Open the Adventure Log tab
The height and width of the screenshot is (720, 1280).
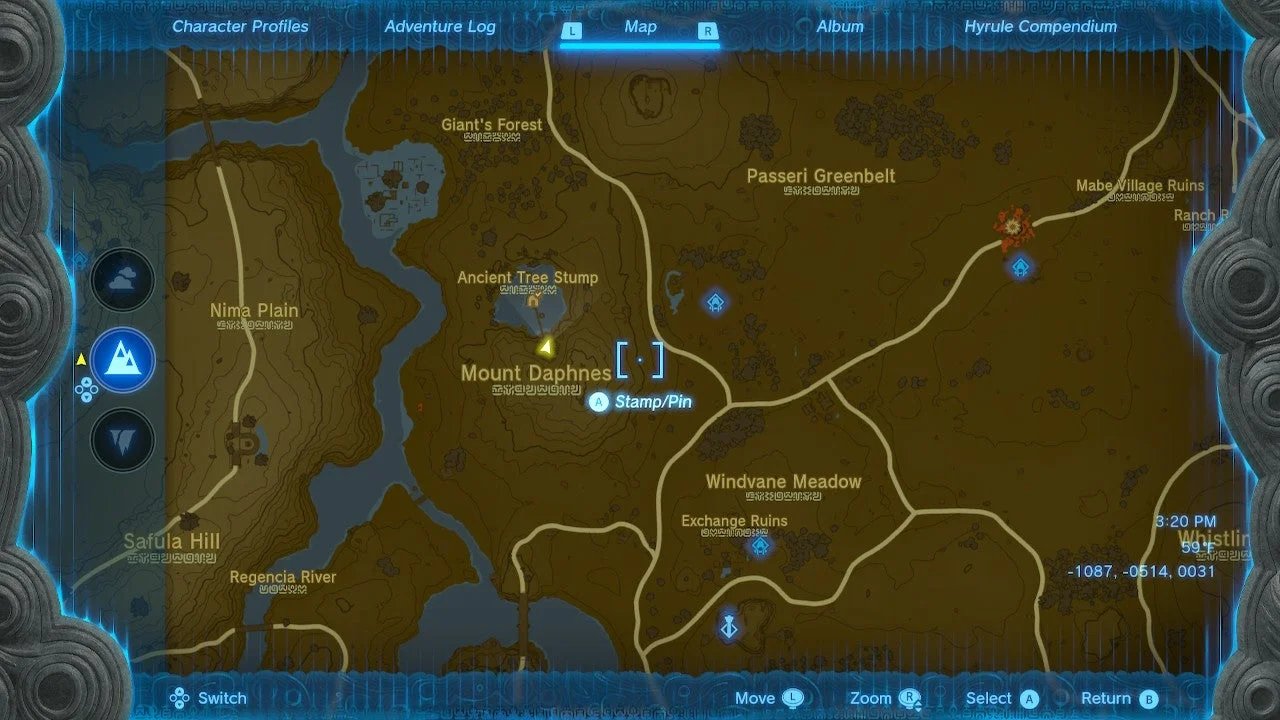point(440,27)
